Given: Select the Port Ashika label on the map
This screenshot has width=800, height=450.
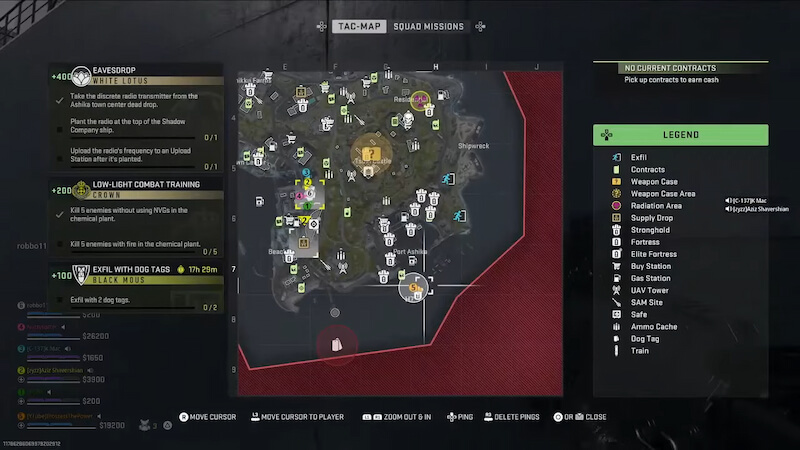Looking at the screenshot, I should (x=411, y=252).
